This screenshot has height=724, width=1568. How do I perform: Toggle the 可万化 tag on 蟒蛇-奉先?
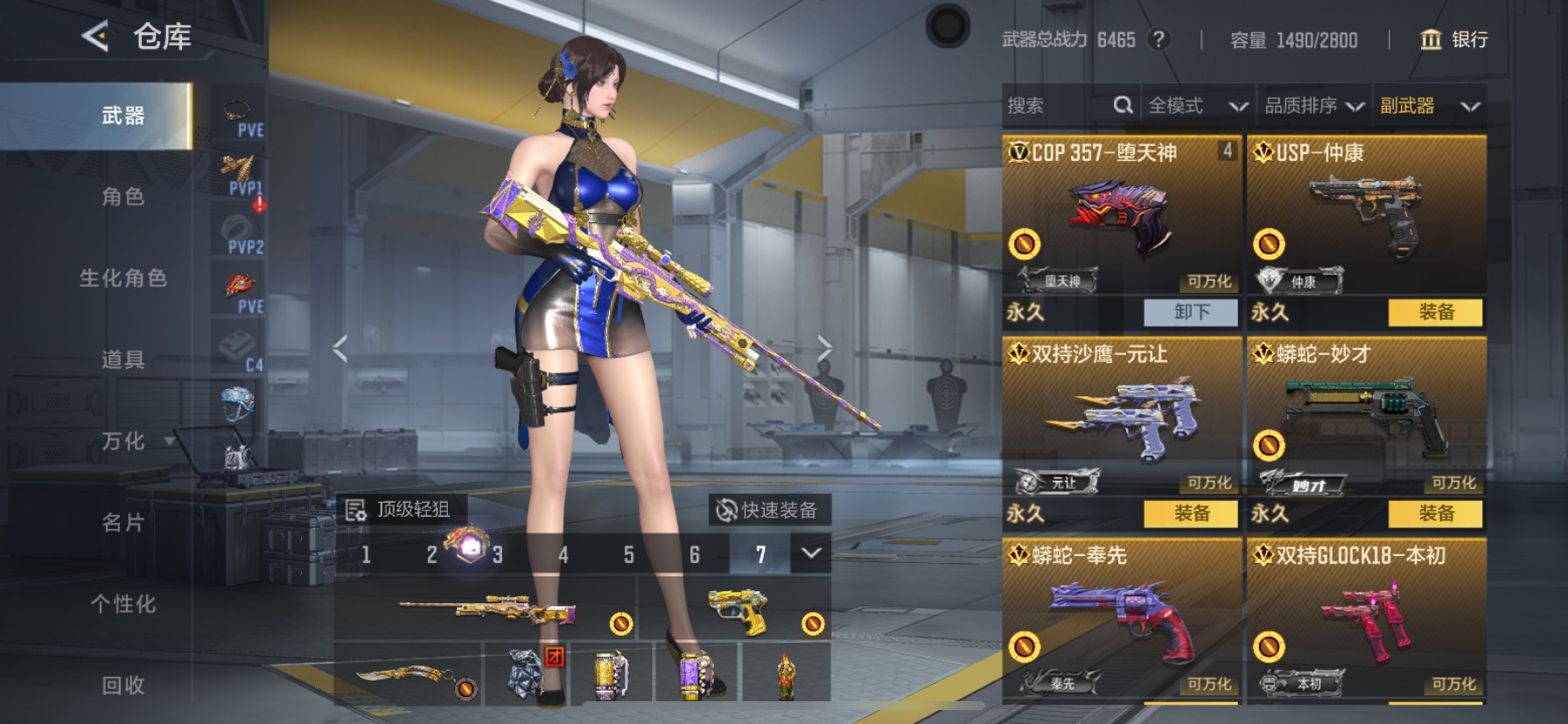point(1207,686)
